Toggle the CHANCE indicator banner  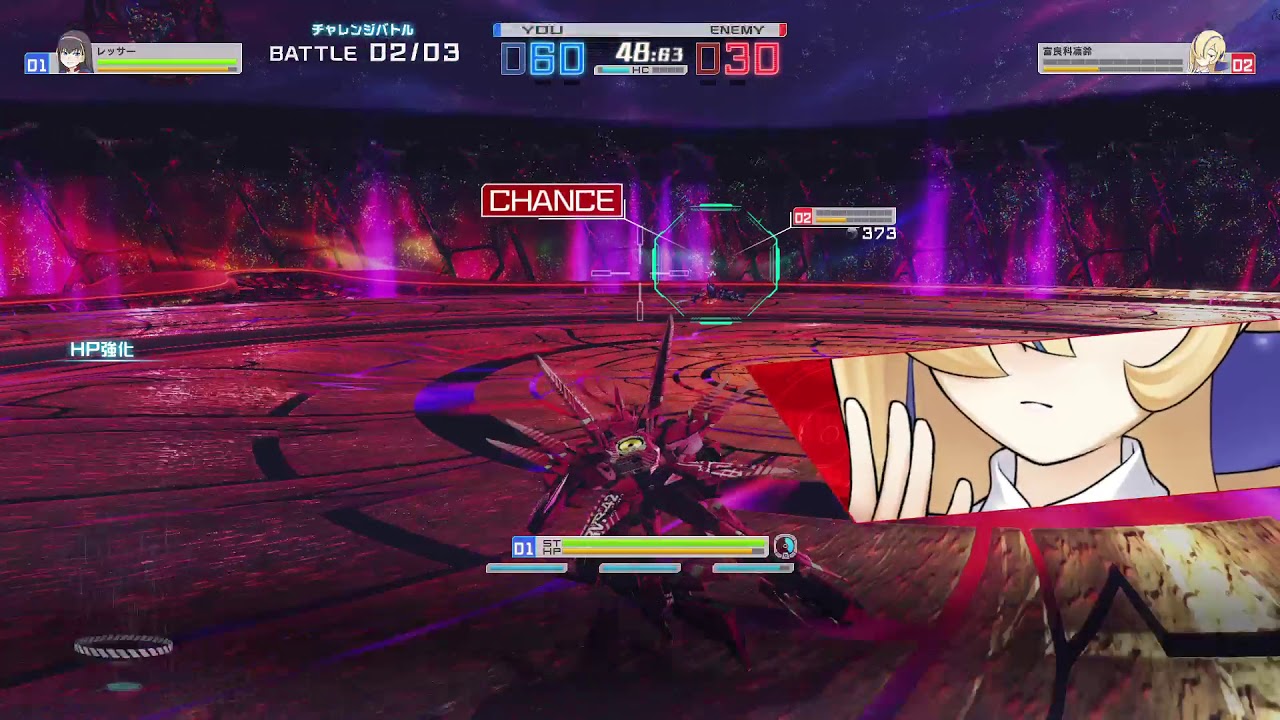(552, 199)
